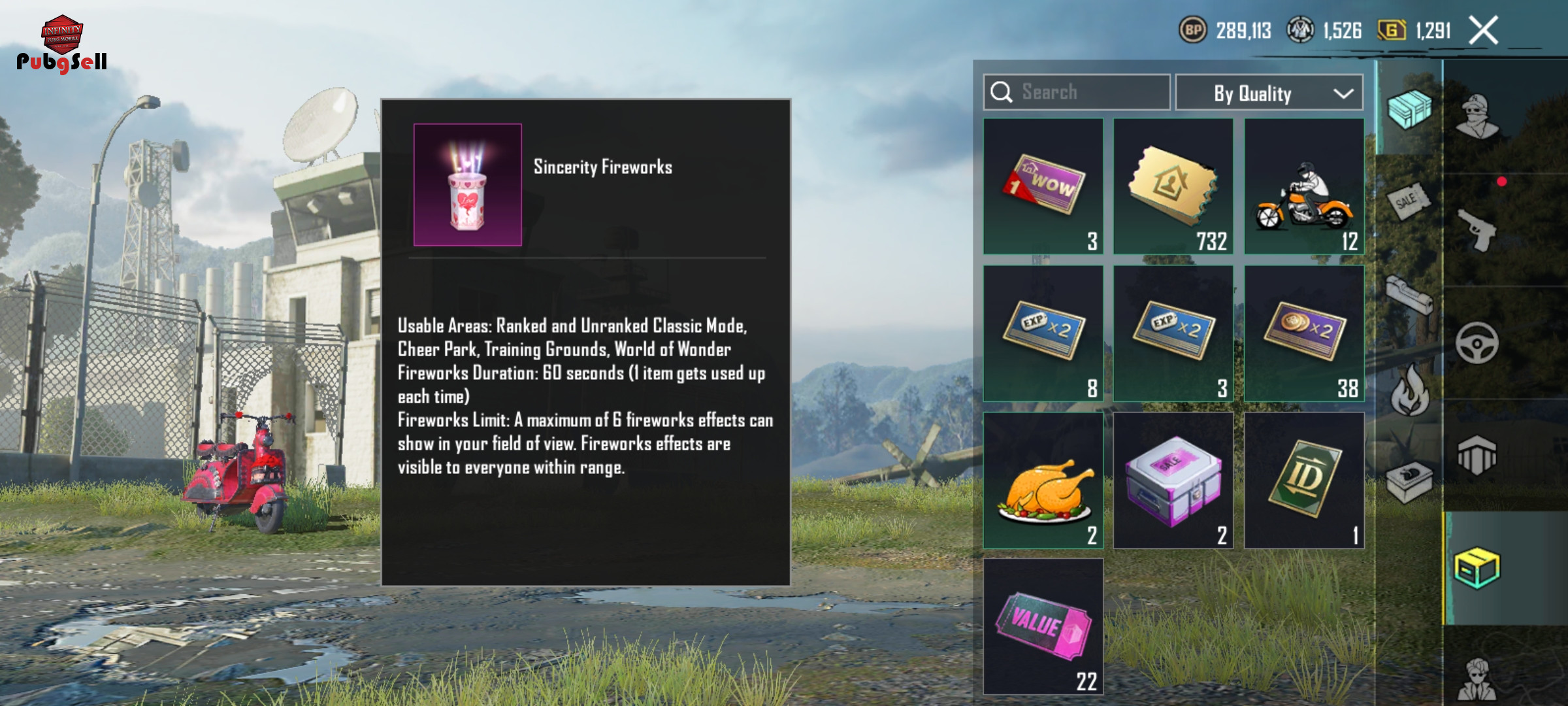Open the parachute category tab
The image size is (1568, 706).
[1477, 455]
